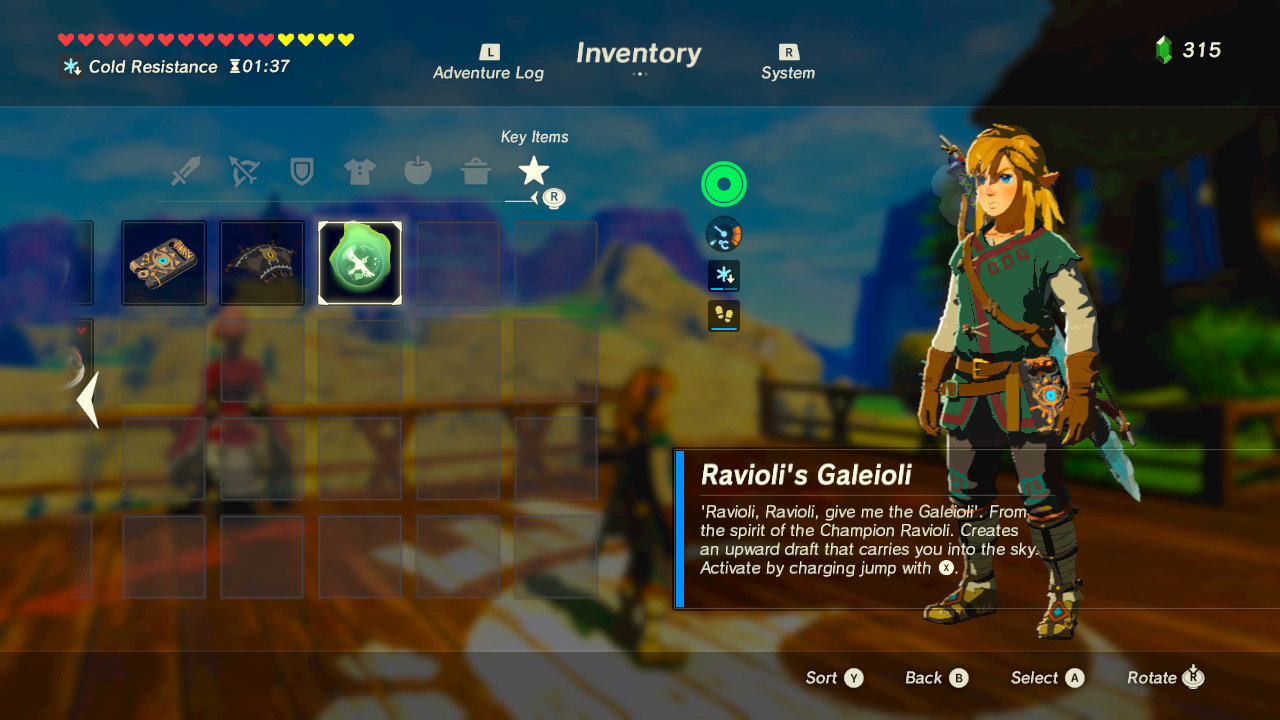Viewport: 1280px width, 720px height.
Task: Click the blue rune orb icon
Action: [723, 233]
